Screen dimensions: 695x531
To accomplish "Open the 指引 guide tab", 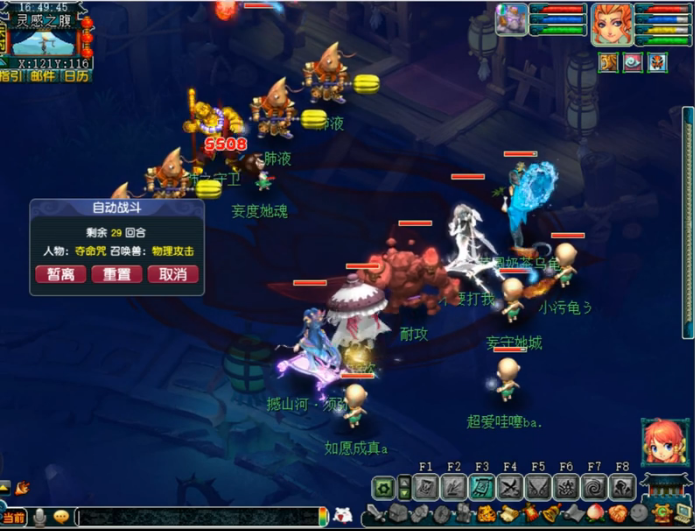I will (13, 76).
